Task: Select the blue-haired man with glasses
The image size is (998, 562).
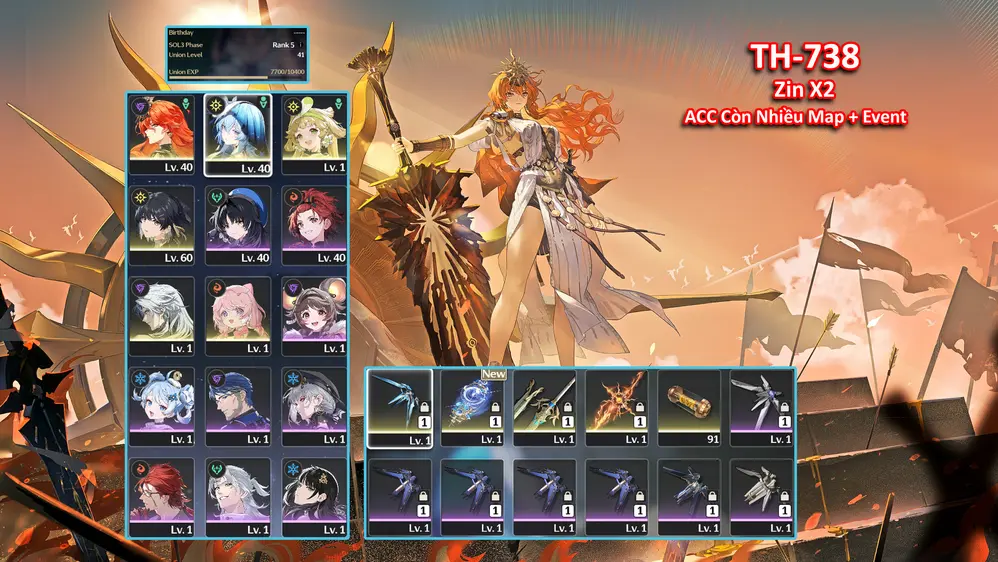Action: click(239, 406)
